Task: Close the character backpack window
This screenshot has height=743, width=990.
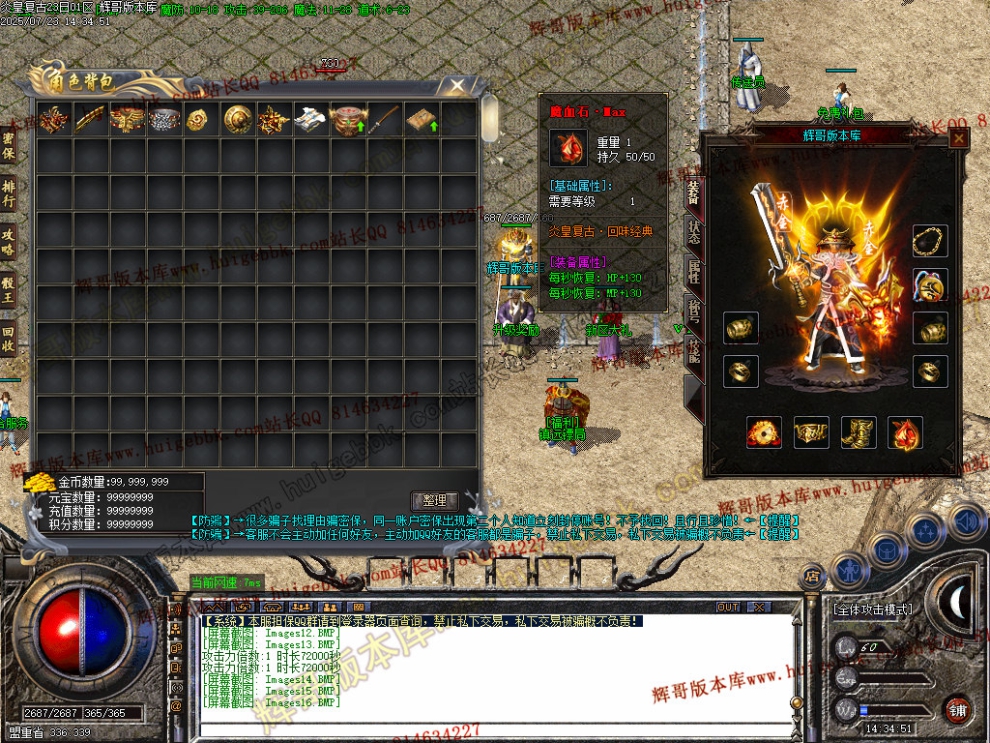Action: (x=456, y=86)
